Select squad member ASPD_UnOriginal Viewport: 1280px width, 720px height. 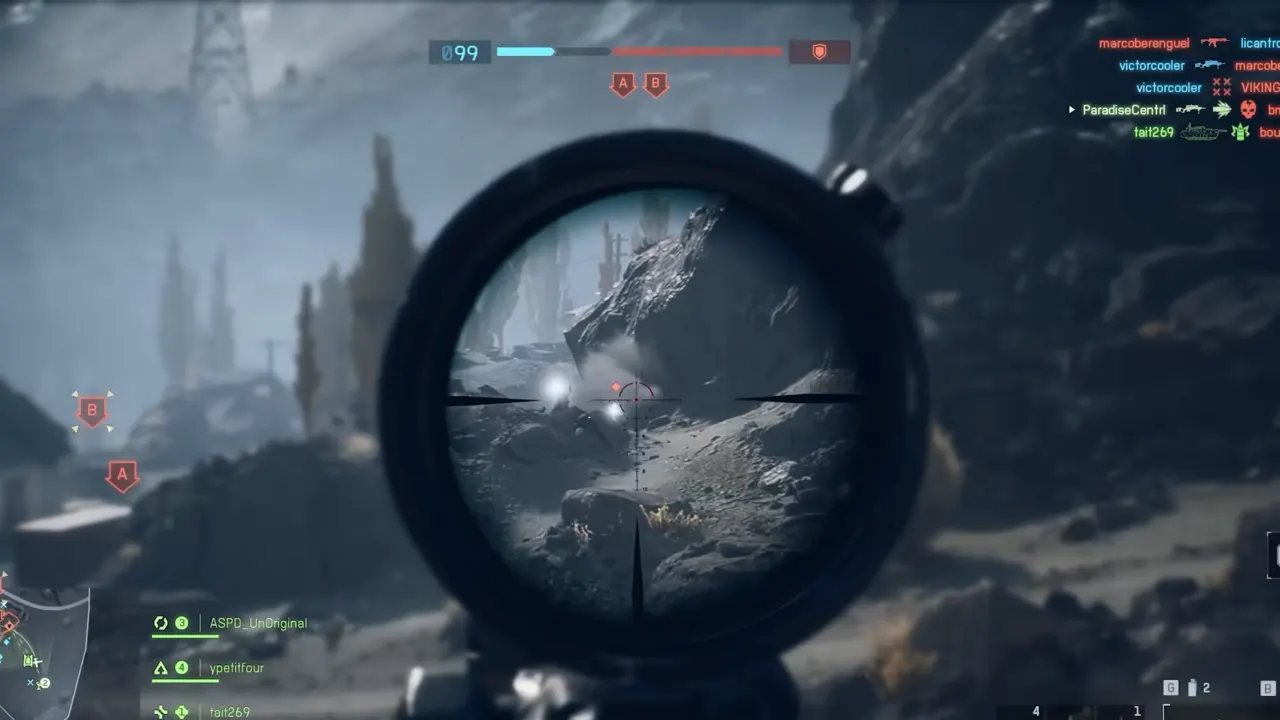tap(258, 624)
